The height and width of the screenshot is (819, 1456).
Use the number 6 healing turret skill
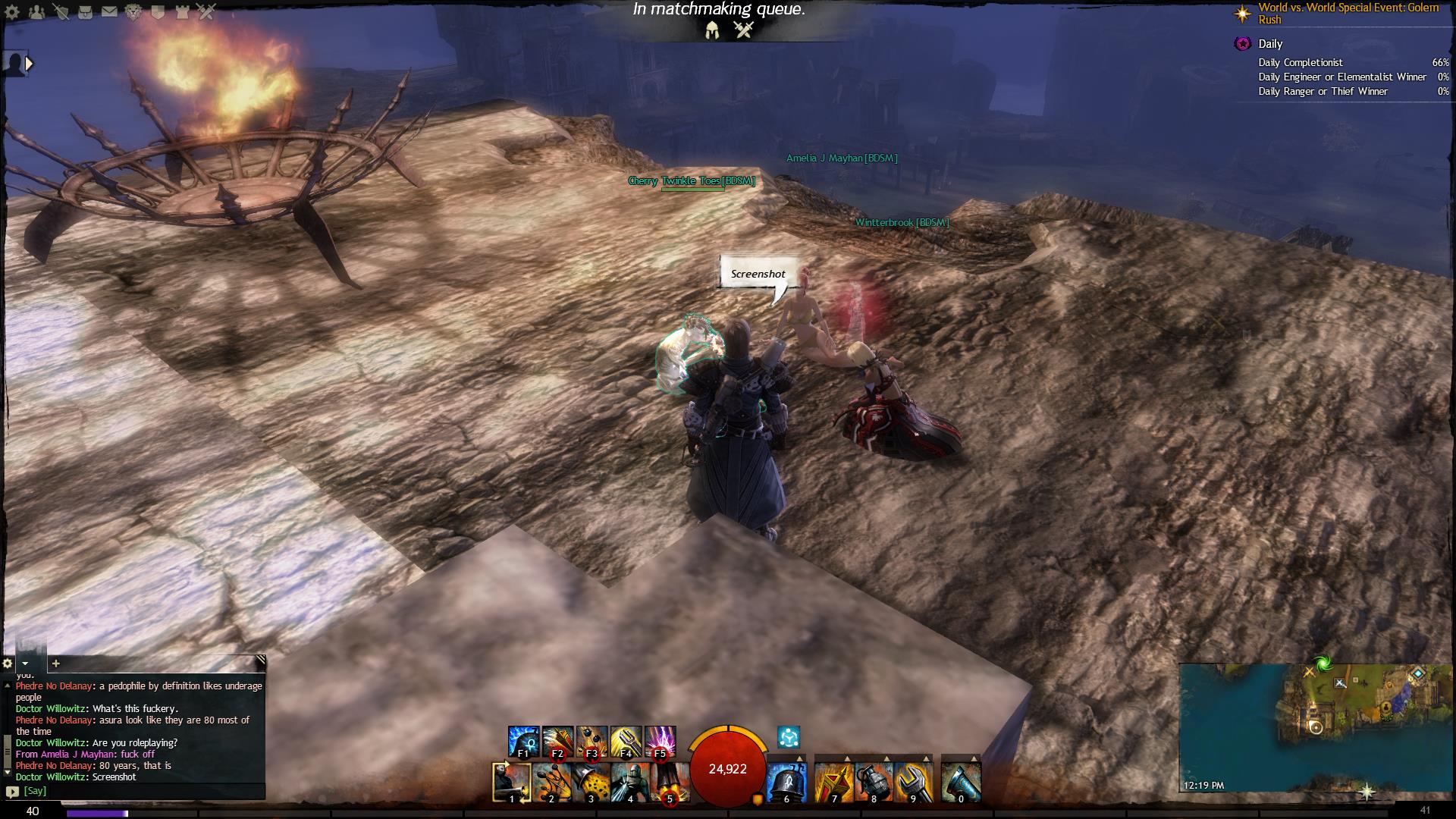tap(786, 782)
